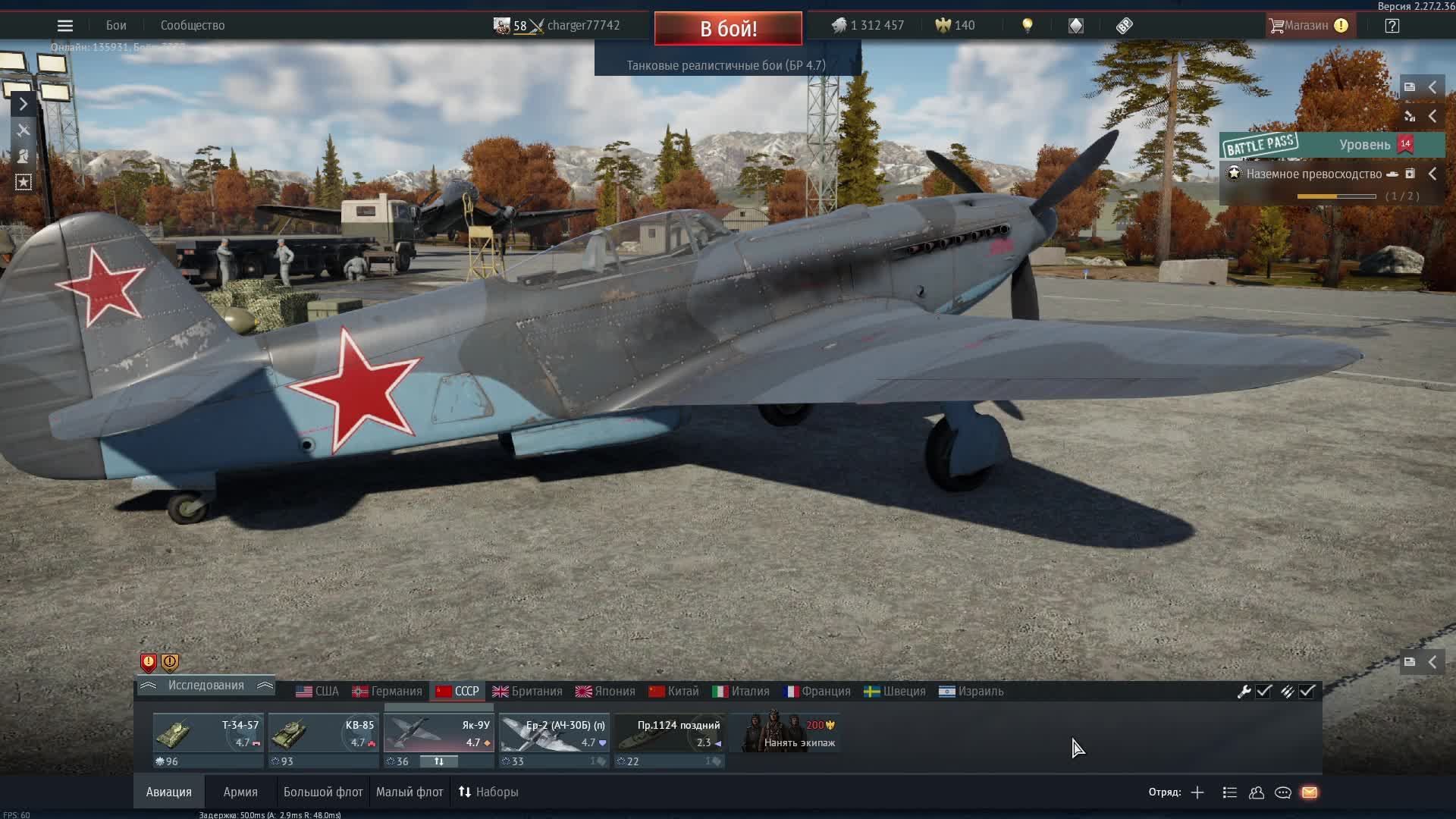Select the Британия nation tab

[528, 692]
